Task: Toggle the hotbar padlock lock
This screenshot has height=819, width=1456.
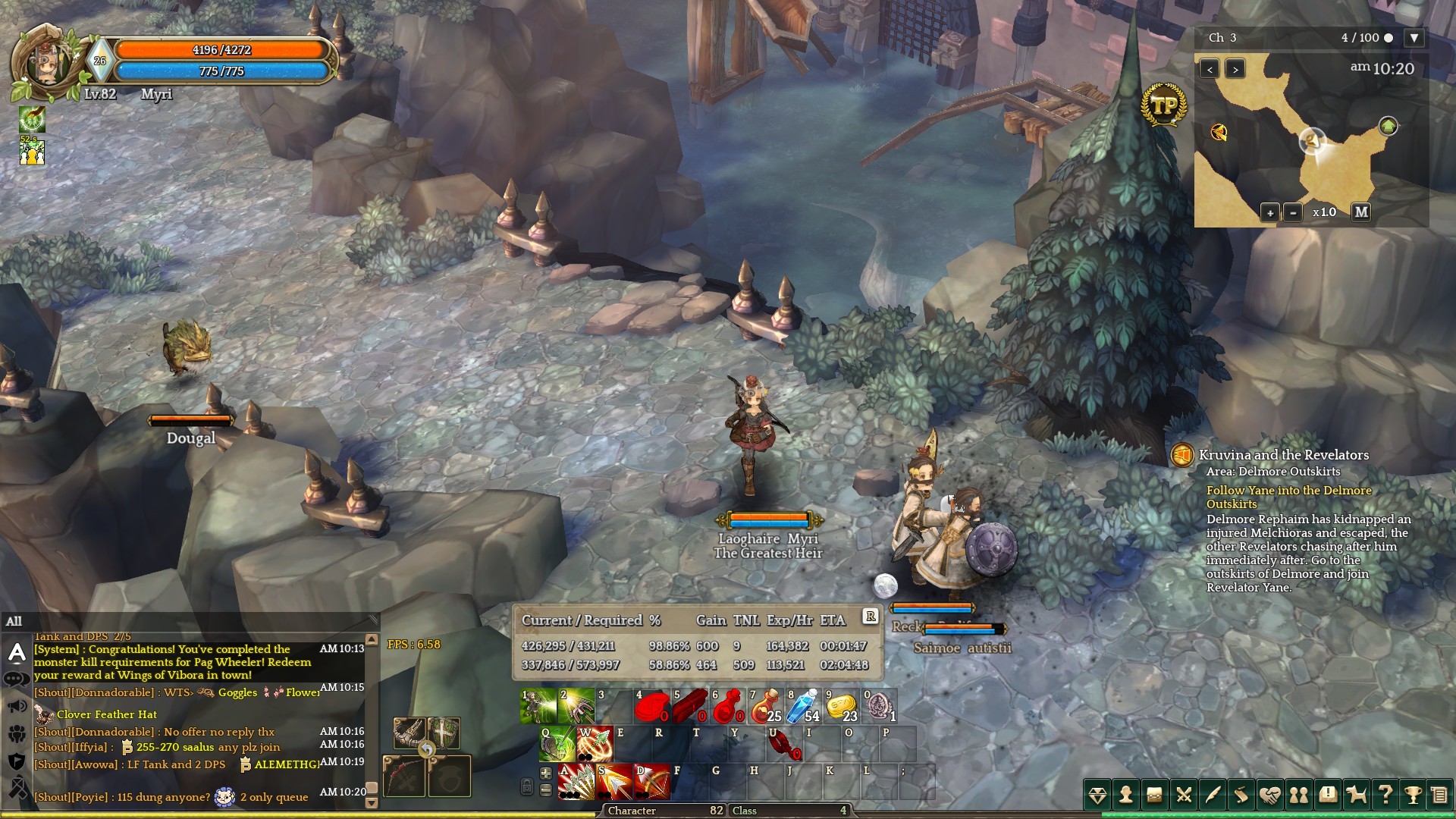Action: [x=527, y=786]
